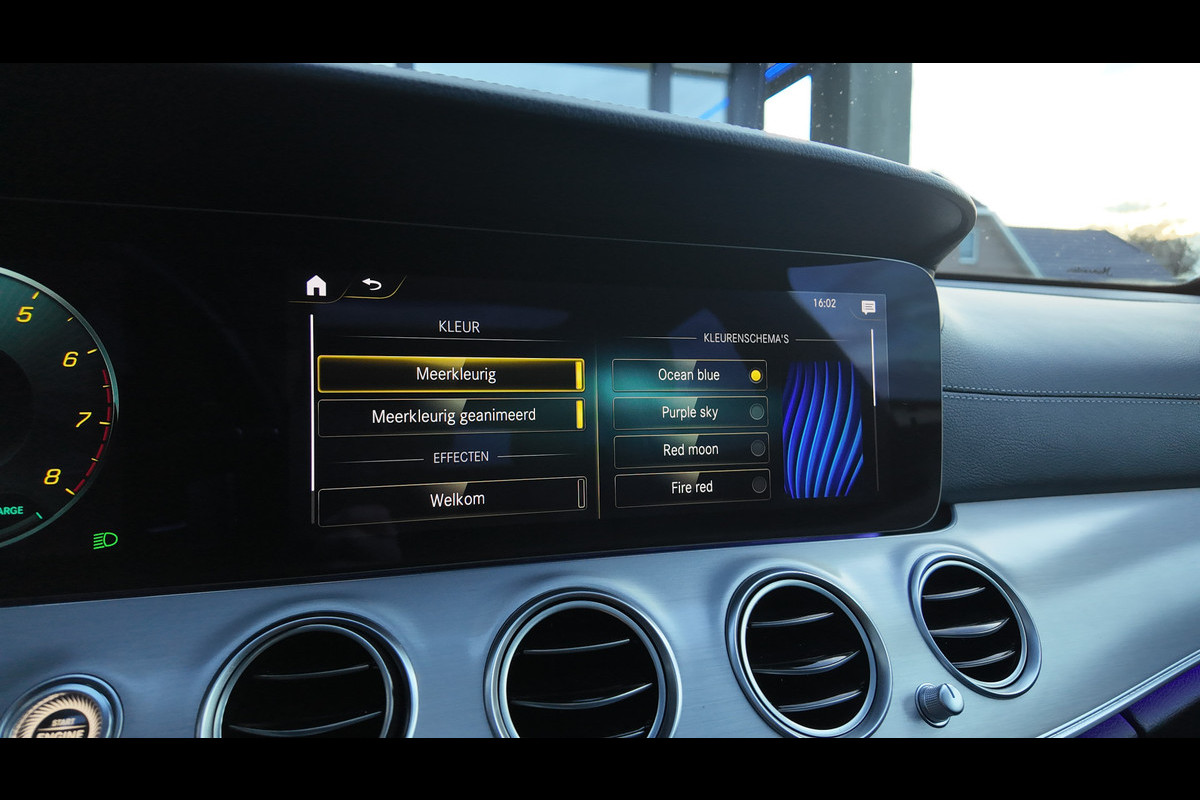This screenshot has height=800, width=1200.
Task: Toggle the Welkom effect
Action: [453, 499]
